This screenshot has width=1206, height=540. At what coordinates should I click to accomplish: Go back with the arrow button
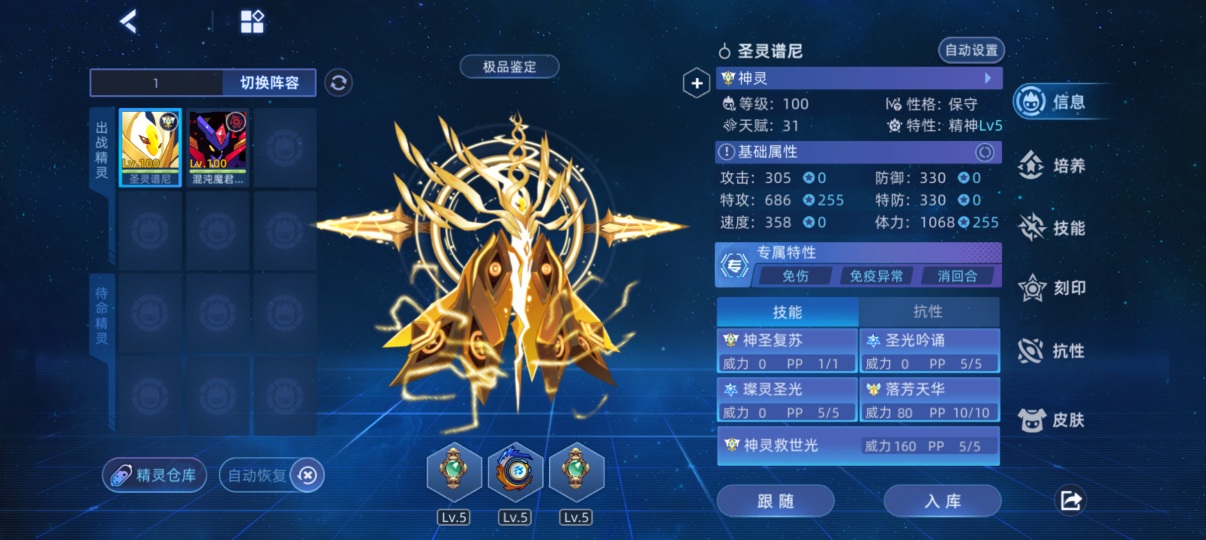tap(128, 21)
